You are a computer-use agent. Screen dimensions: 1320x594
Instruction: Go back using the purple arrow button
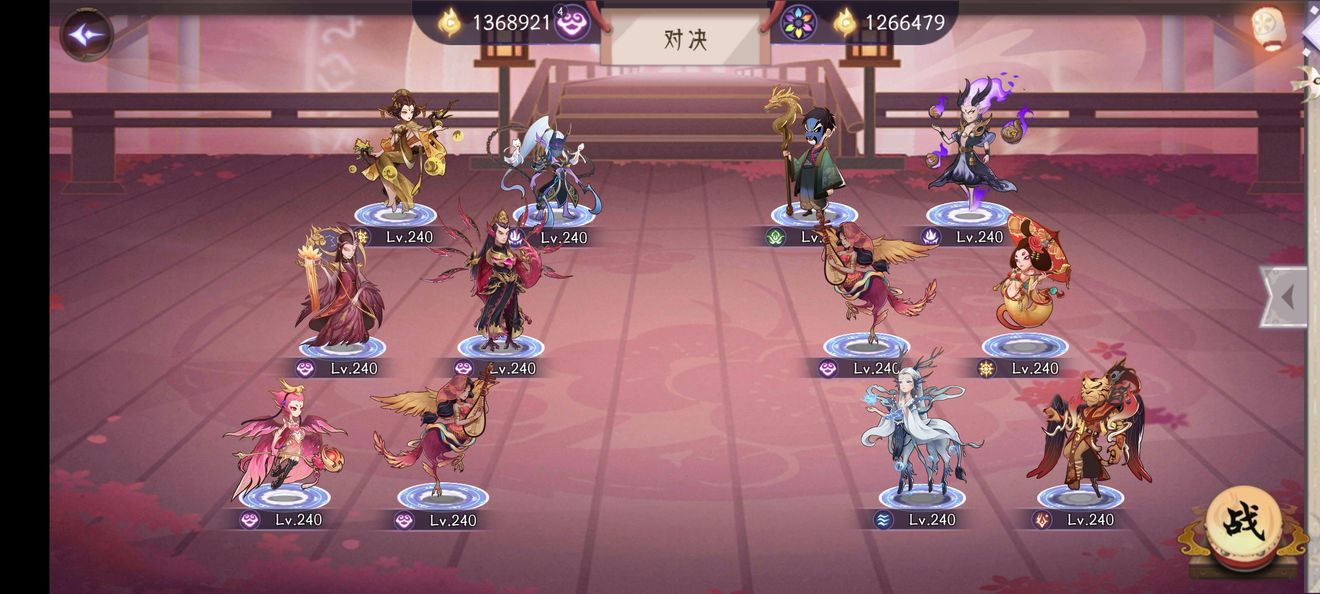click(x=86, y=34)
